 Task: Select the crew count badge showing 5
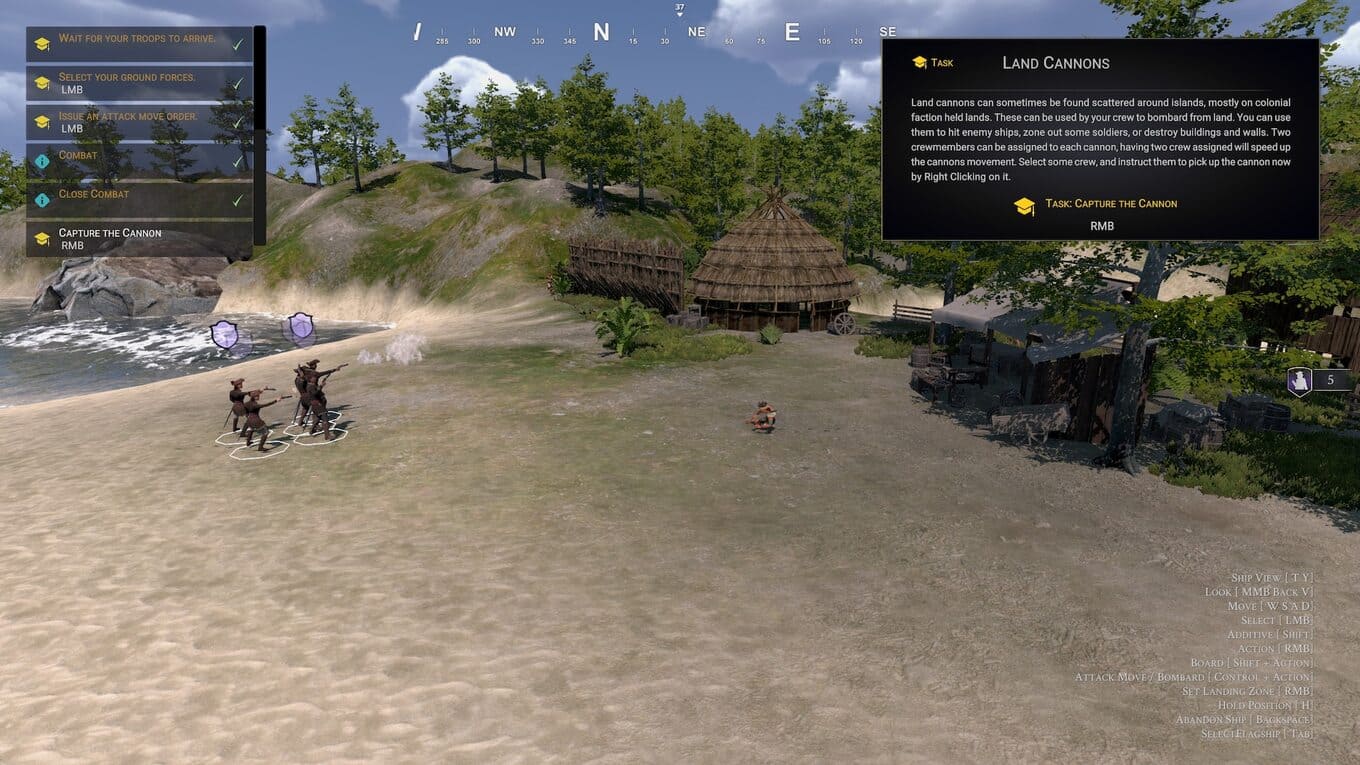click(1318, 380)
